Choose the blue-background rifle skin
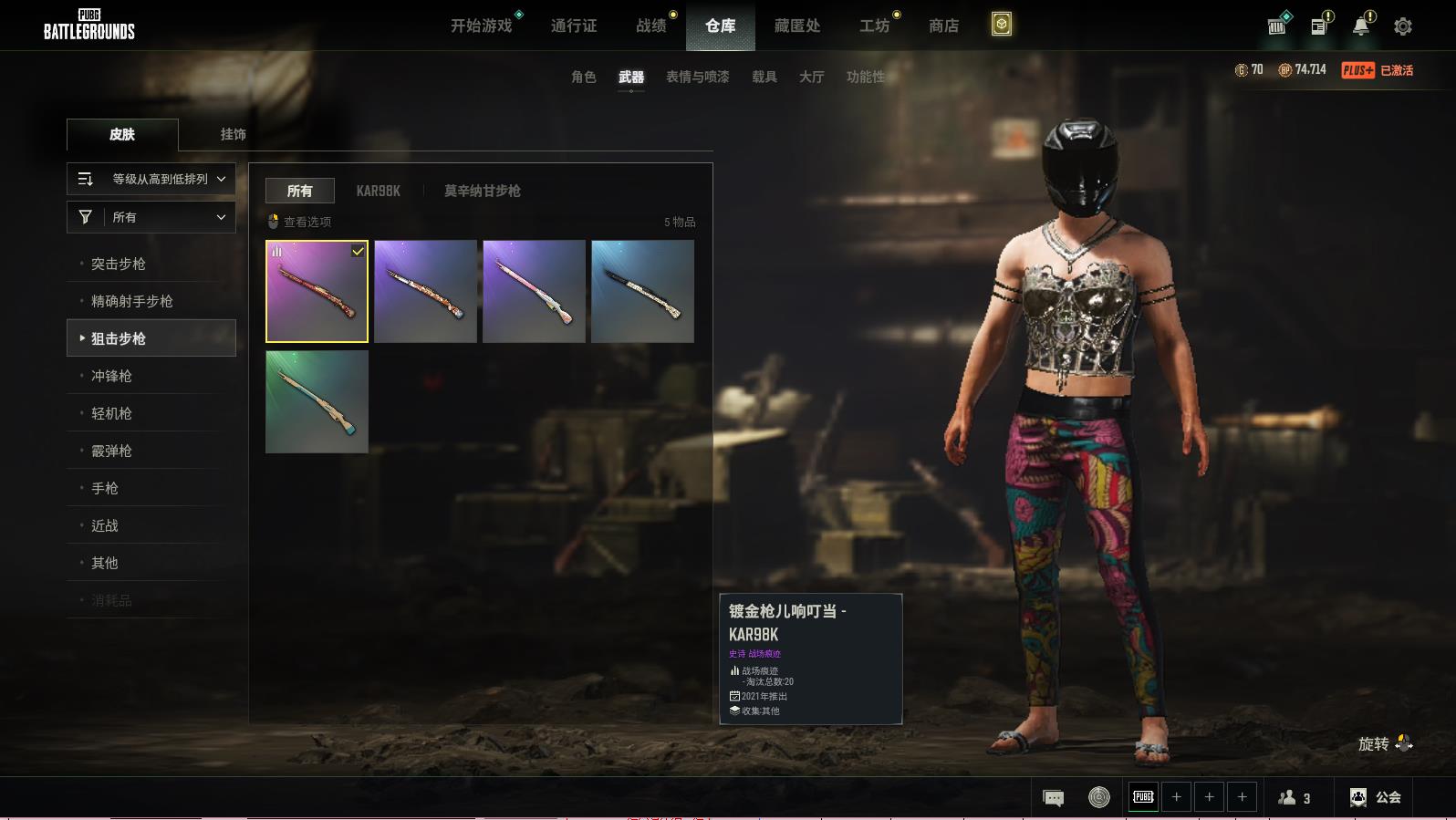1456x820 pixels. tap(642, 292)
